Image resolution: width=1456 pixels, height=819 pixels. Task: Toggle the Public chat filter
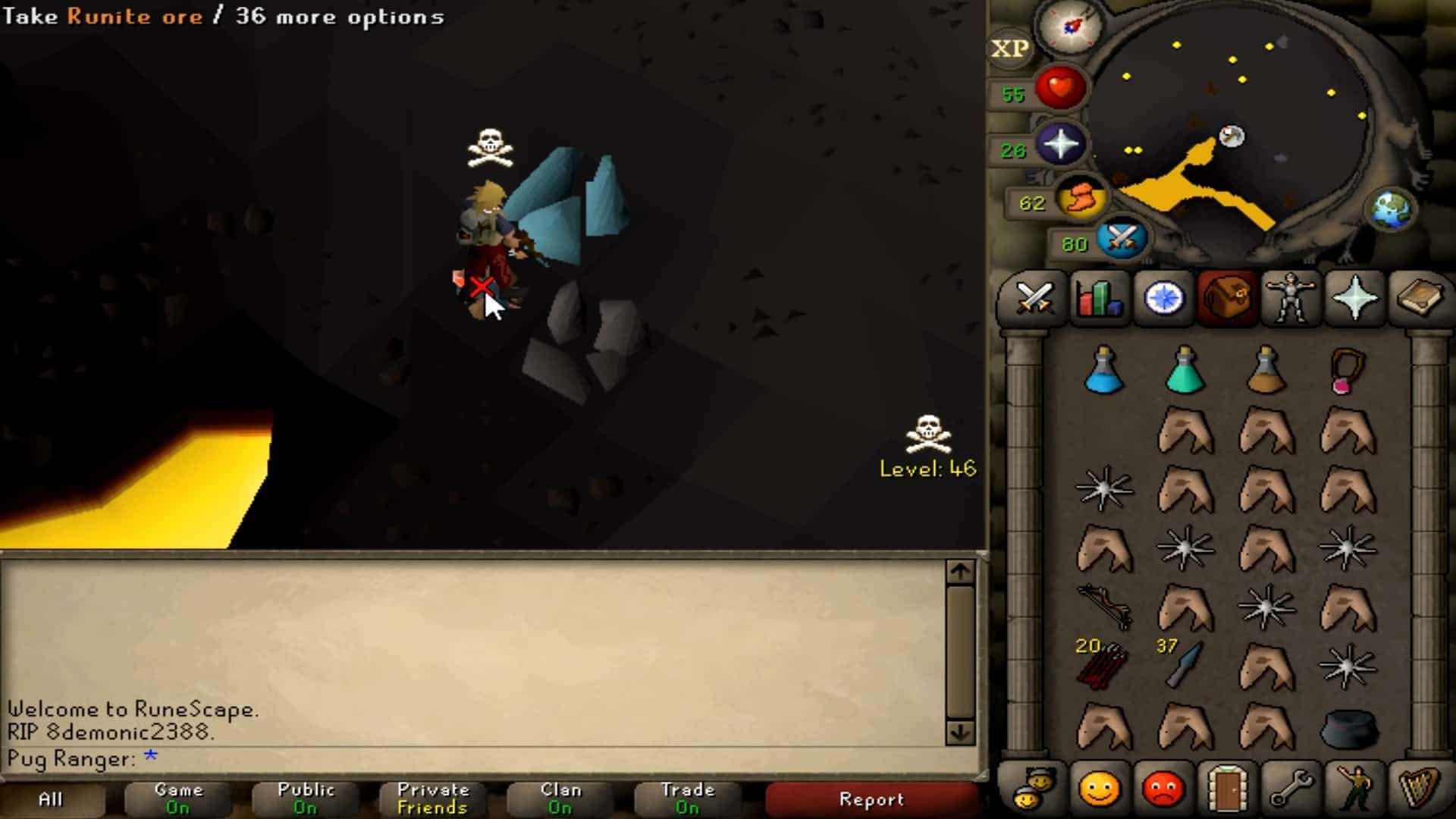click(306, 799)
